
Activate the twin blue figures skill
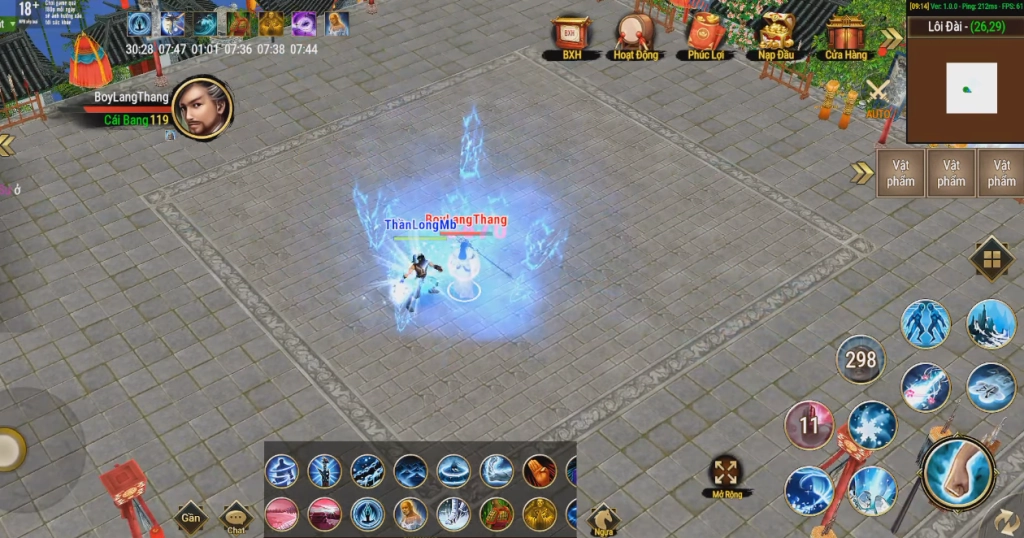click(x=925, y=324)
